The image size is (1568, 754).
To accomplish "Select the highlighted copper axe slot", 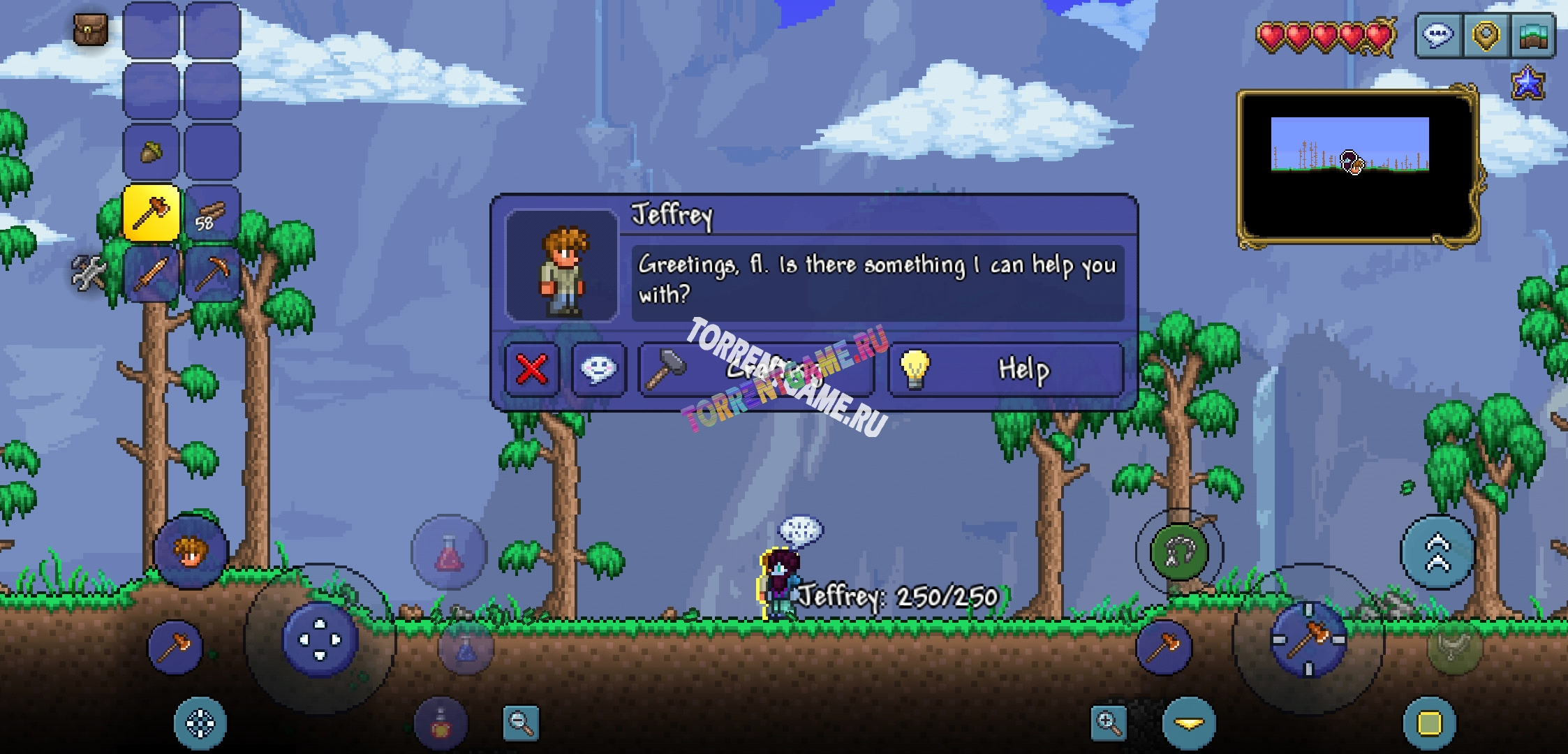I will coord(151,213).
